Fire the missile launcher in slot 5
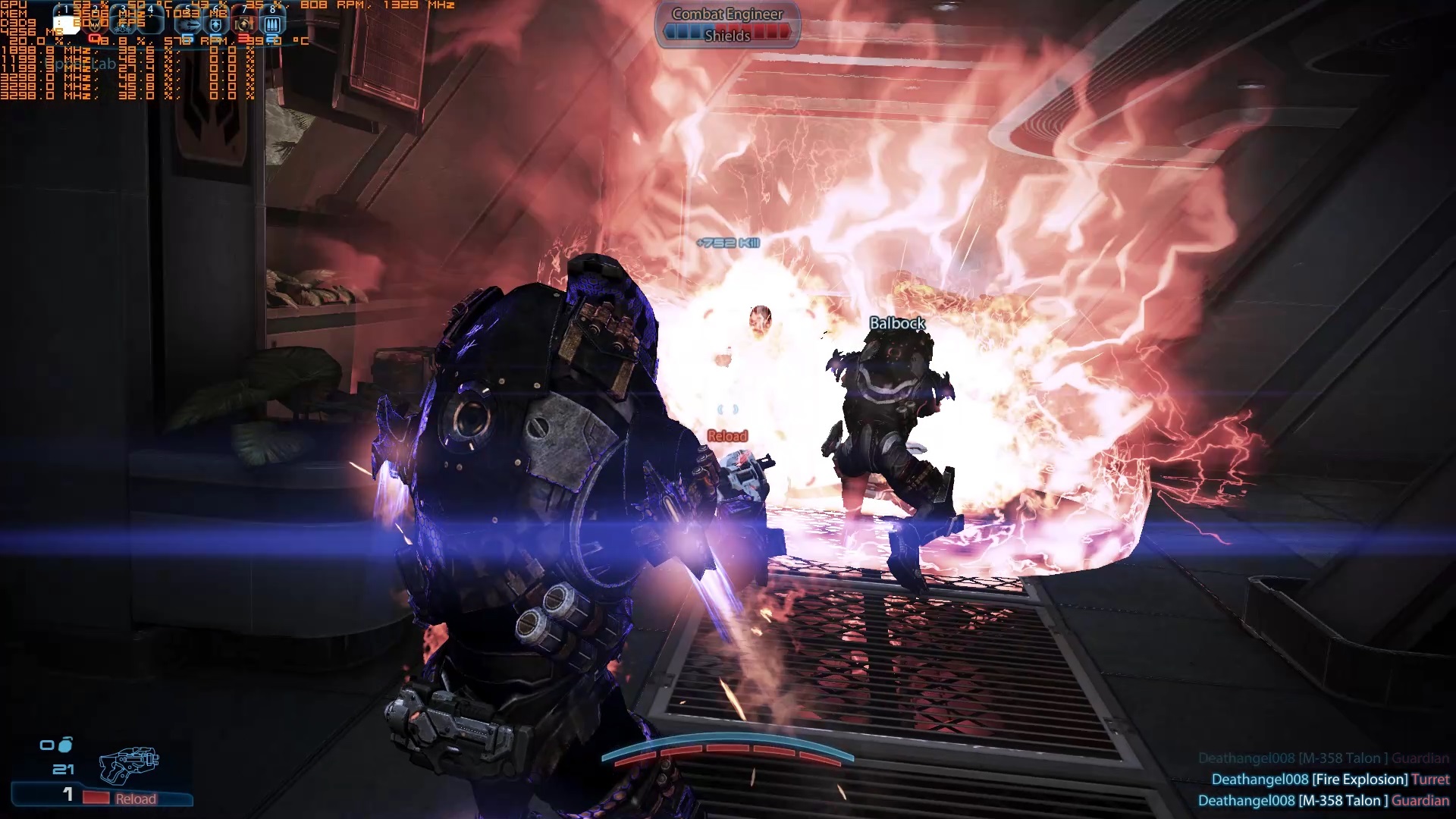The width and height of the screenshot is (1456, 819). click(188, 24)
